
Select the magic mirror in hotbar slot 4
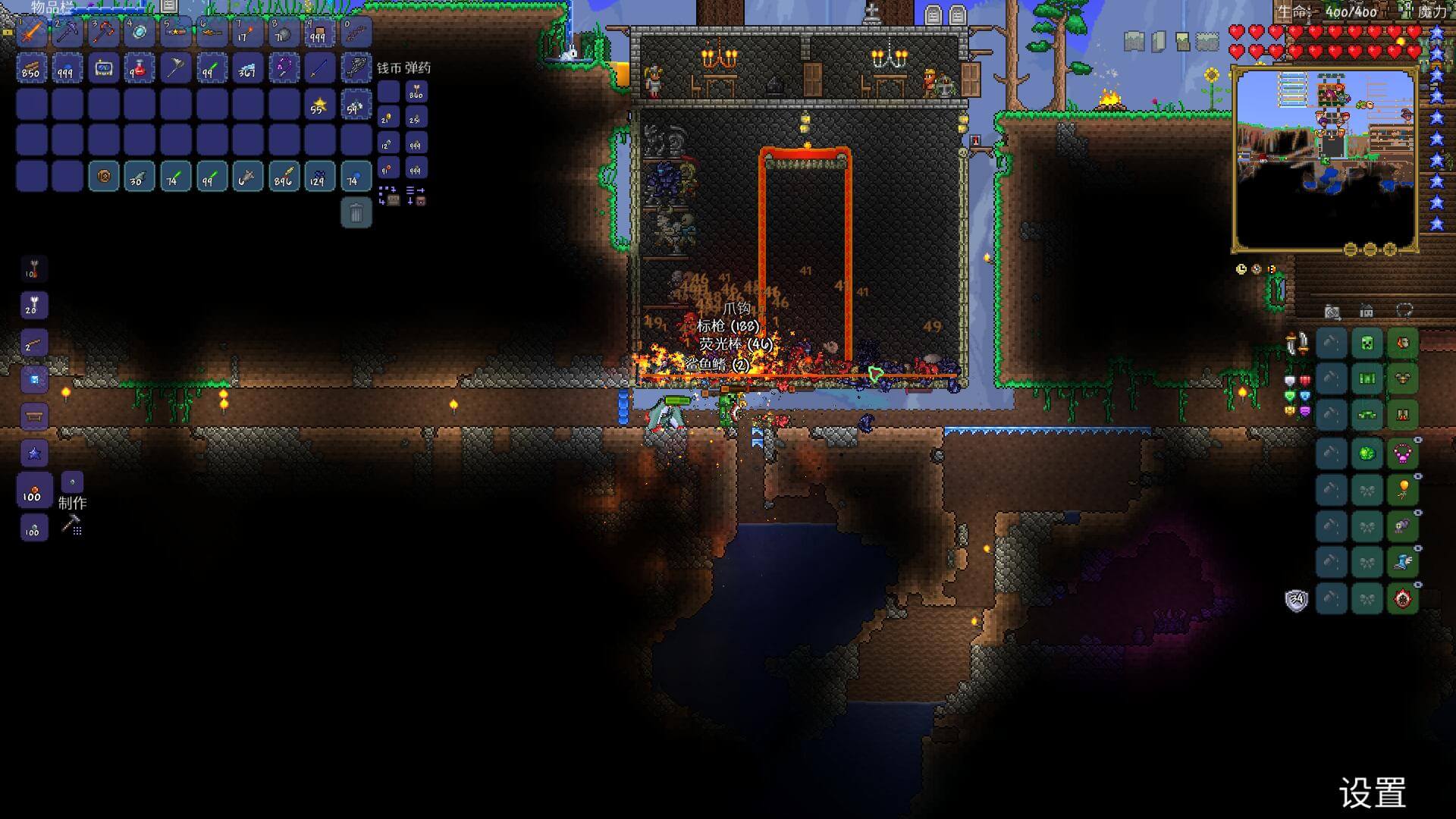140,33
